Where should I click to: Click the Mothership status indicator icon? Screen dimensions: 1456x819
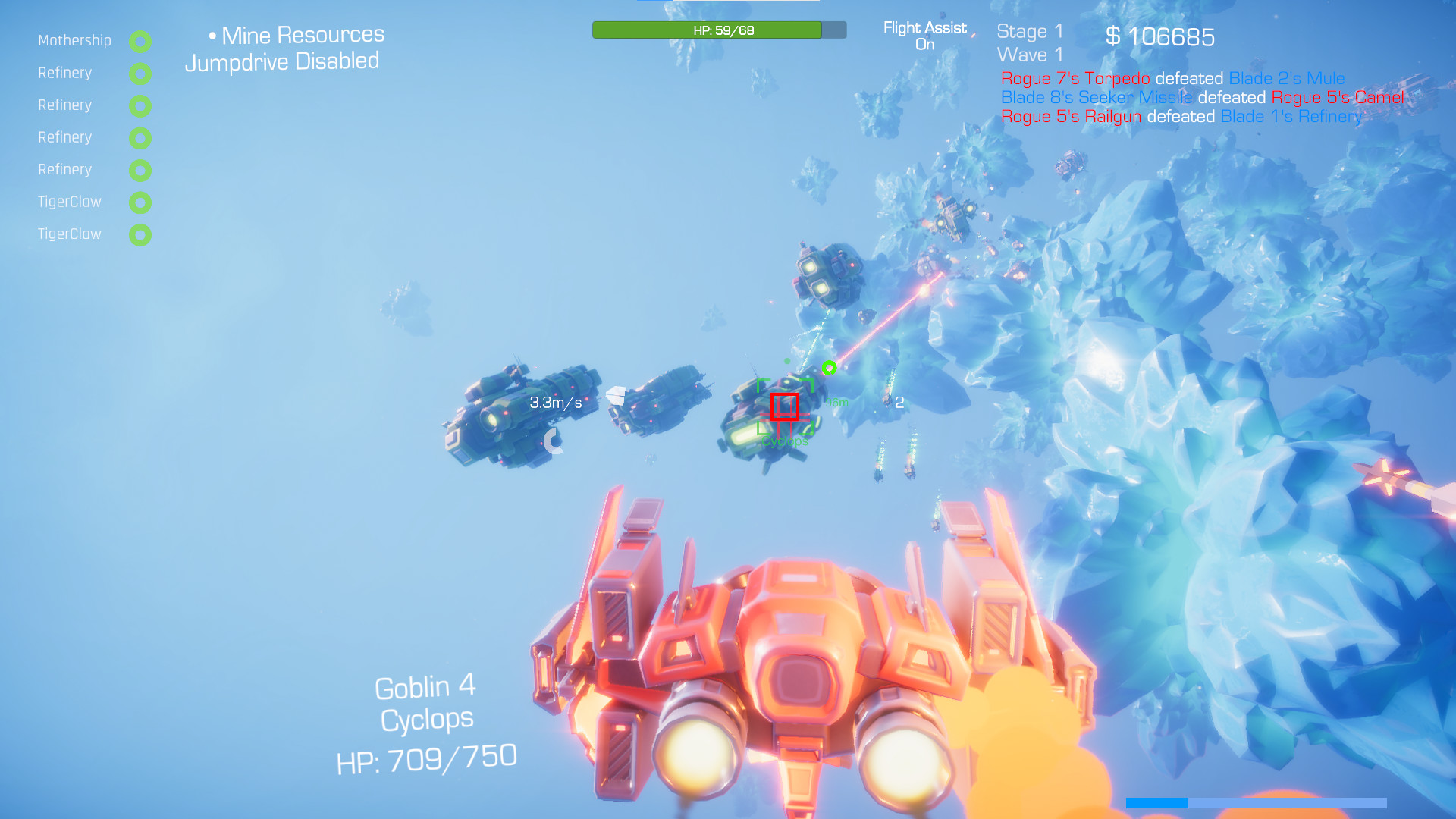point(140,42)
